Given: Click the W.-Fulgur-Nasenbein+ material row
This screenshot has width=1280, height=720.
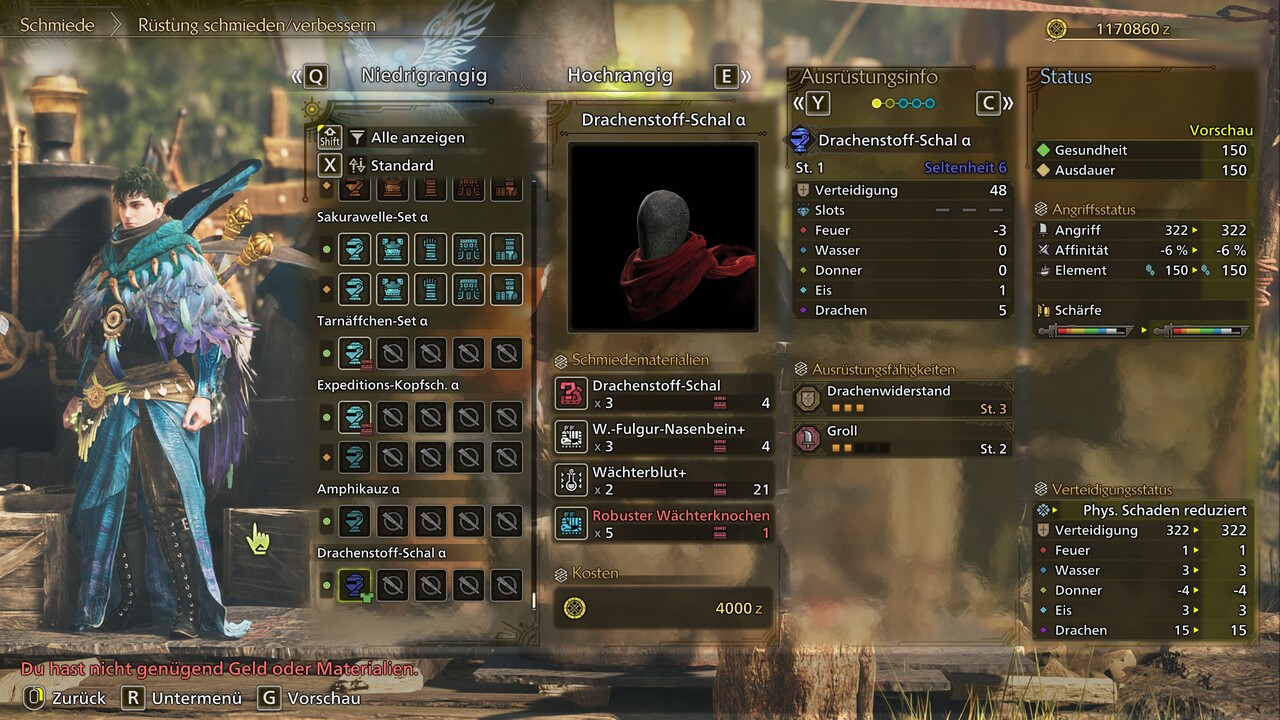Looking at the screenshot, I should click(x=663, y=437).
